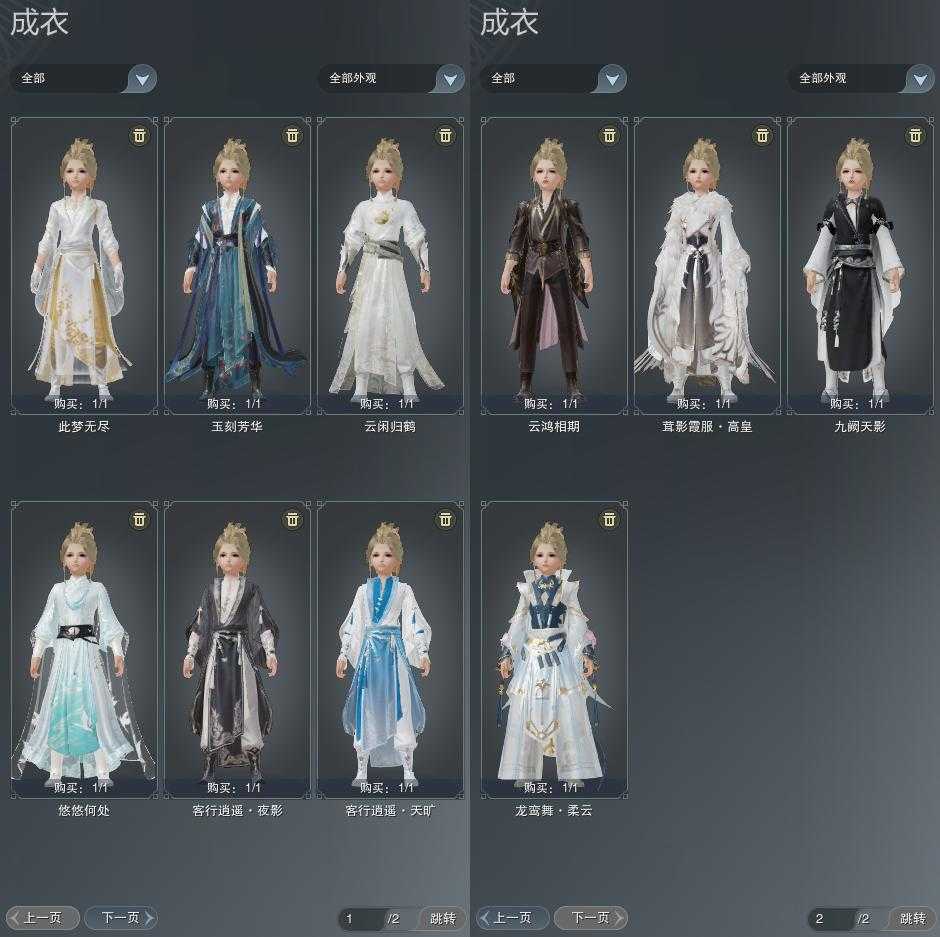
Task: Open 全部 dropdown above the 此梦无尽 card
Action: pos(142,79)
